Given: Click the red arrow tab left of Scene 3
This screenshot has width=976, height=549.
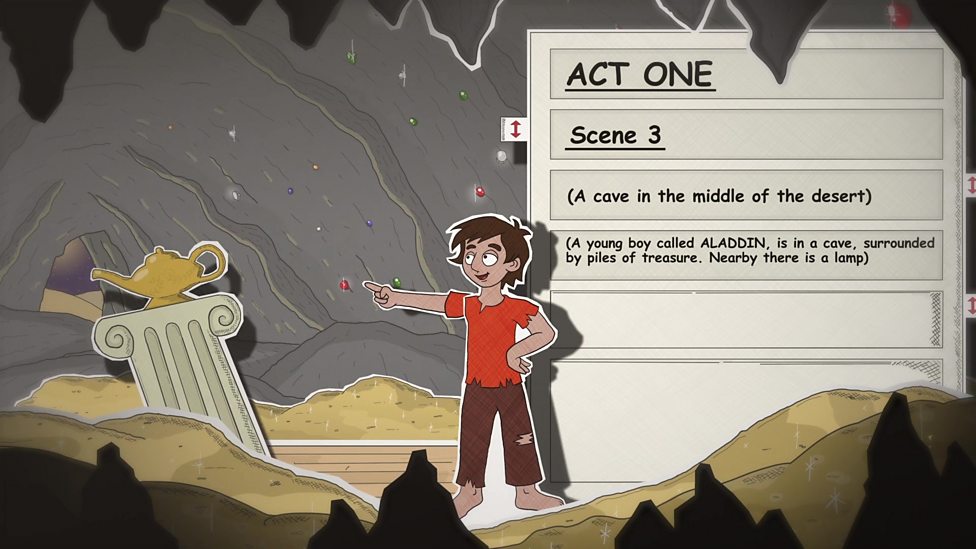Looking at the screenshot, I should [515, 129].
